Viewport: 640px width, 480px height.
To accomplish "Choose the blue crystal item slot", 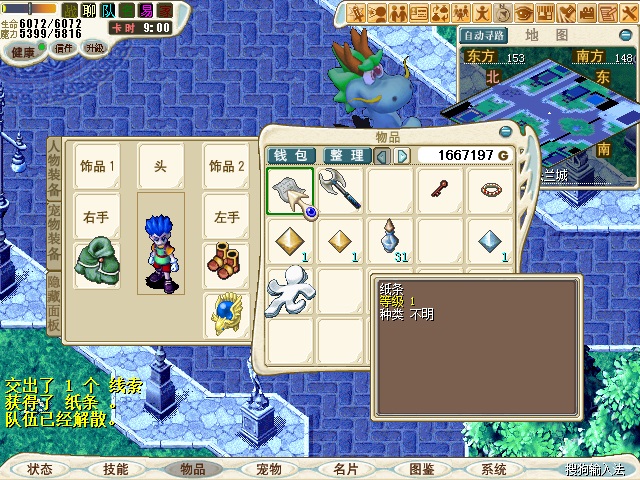I will 490,239.
